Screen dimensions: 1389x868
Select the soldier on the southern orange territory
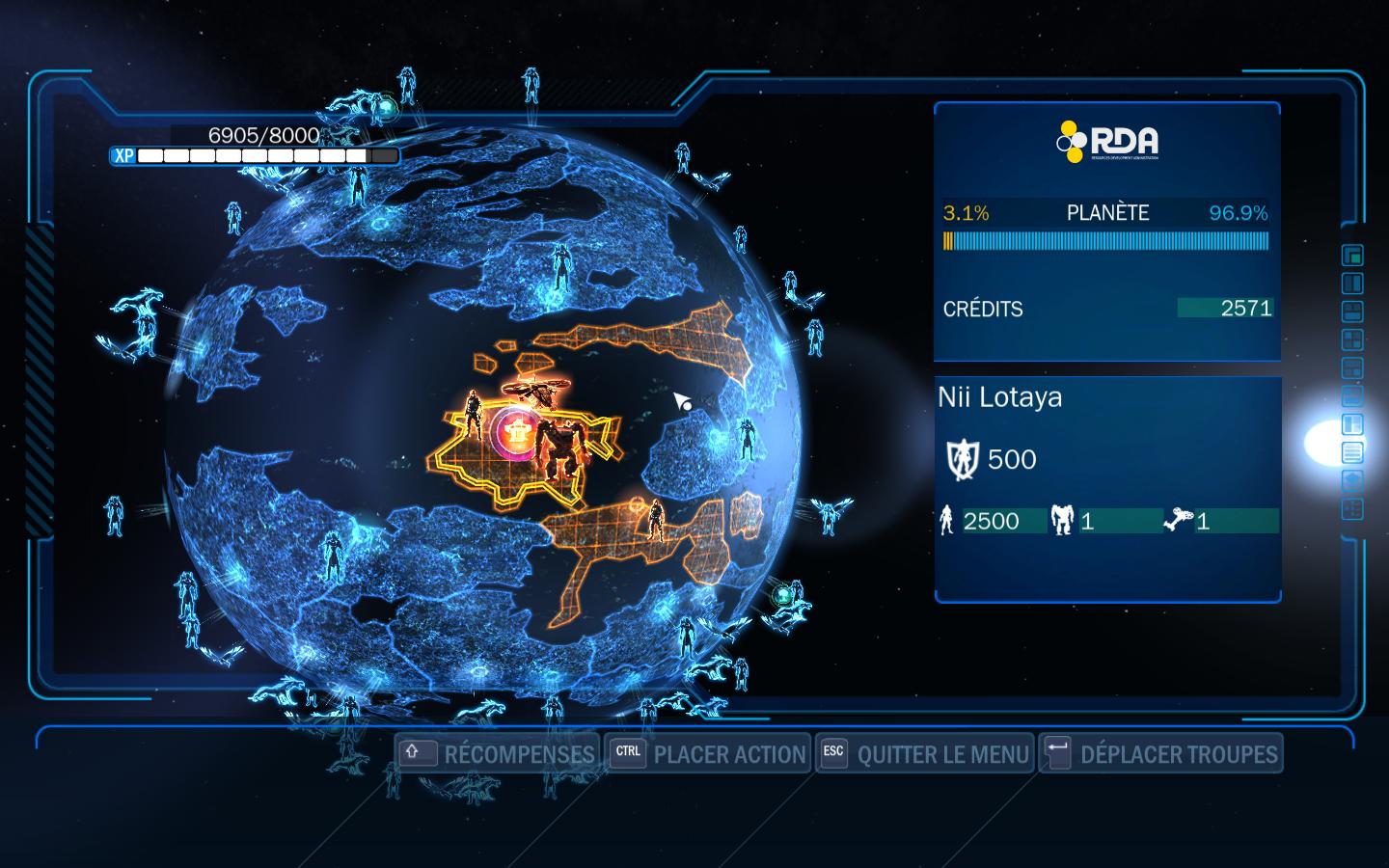coord(656,520)
